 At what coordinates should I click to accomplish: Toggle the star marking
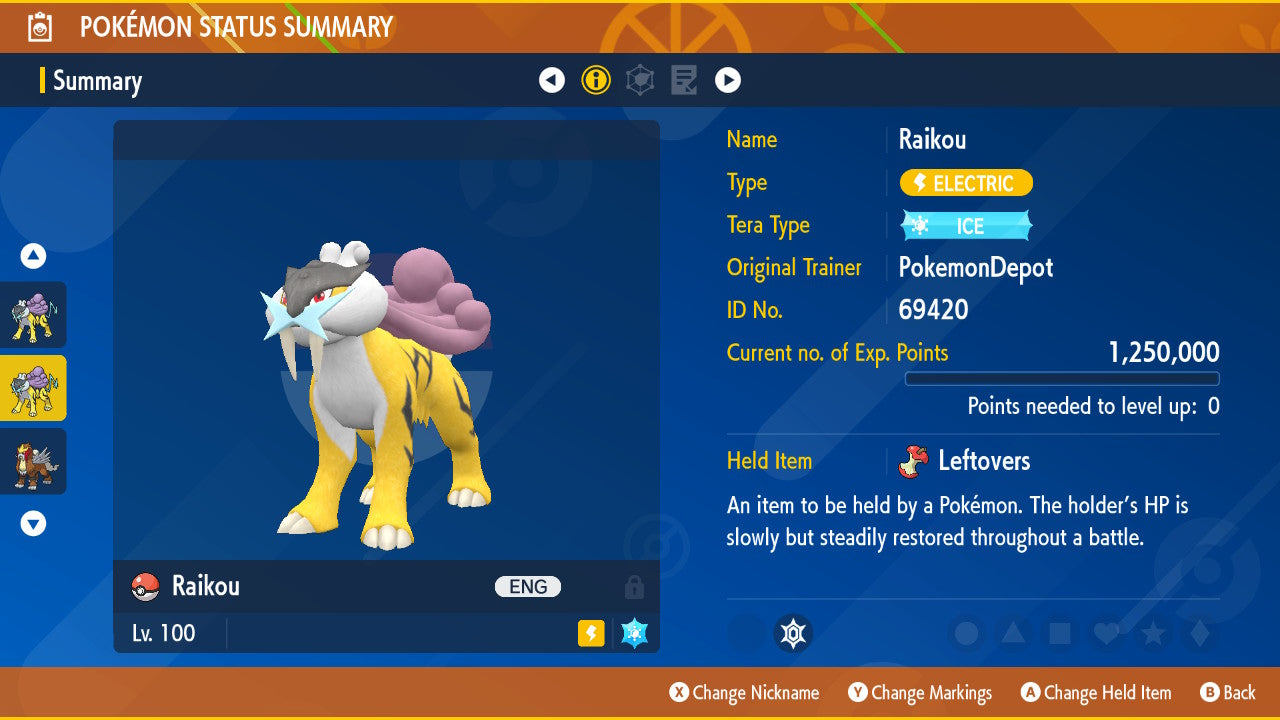coord(1153,633)
